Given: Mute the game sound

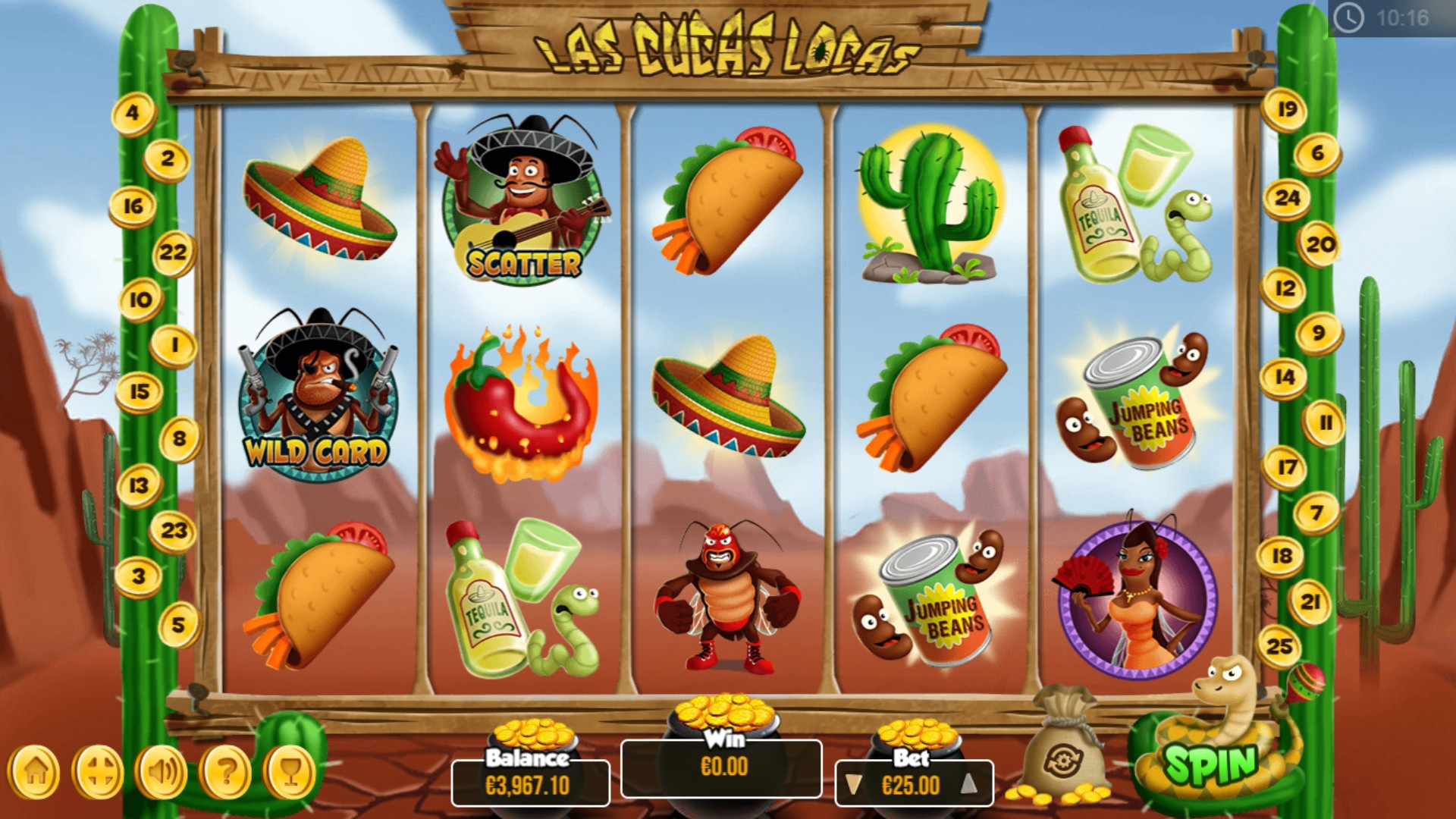Looking at the screenshot, I should click(162, 772).
